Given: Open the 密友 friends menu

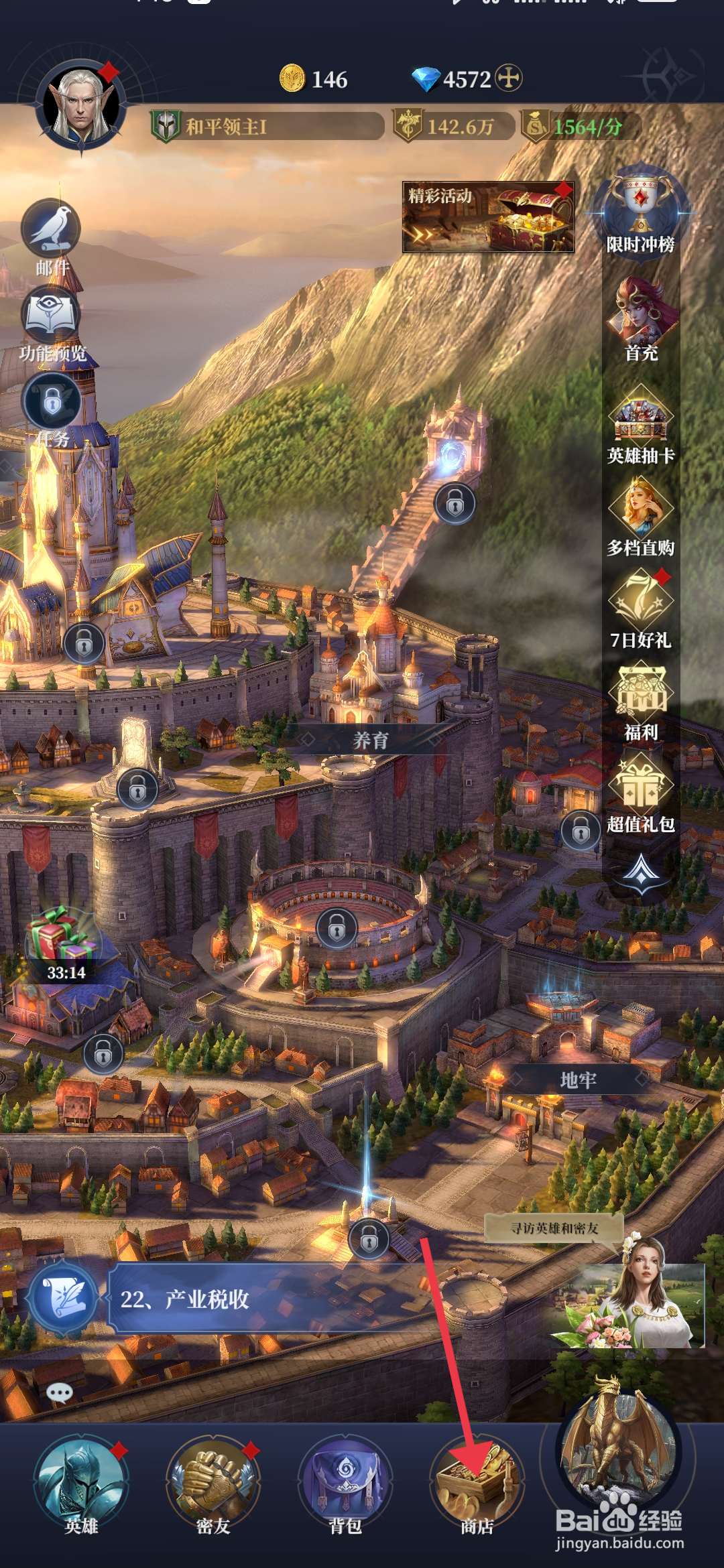Looking at the screenshot, I should pyautogui.click(x=213, y=1484).
